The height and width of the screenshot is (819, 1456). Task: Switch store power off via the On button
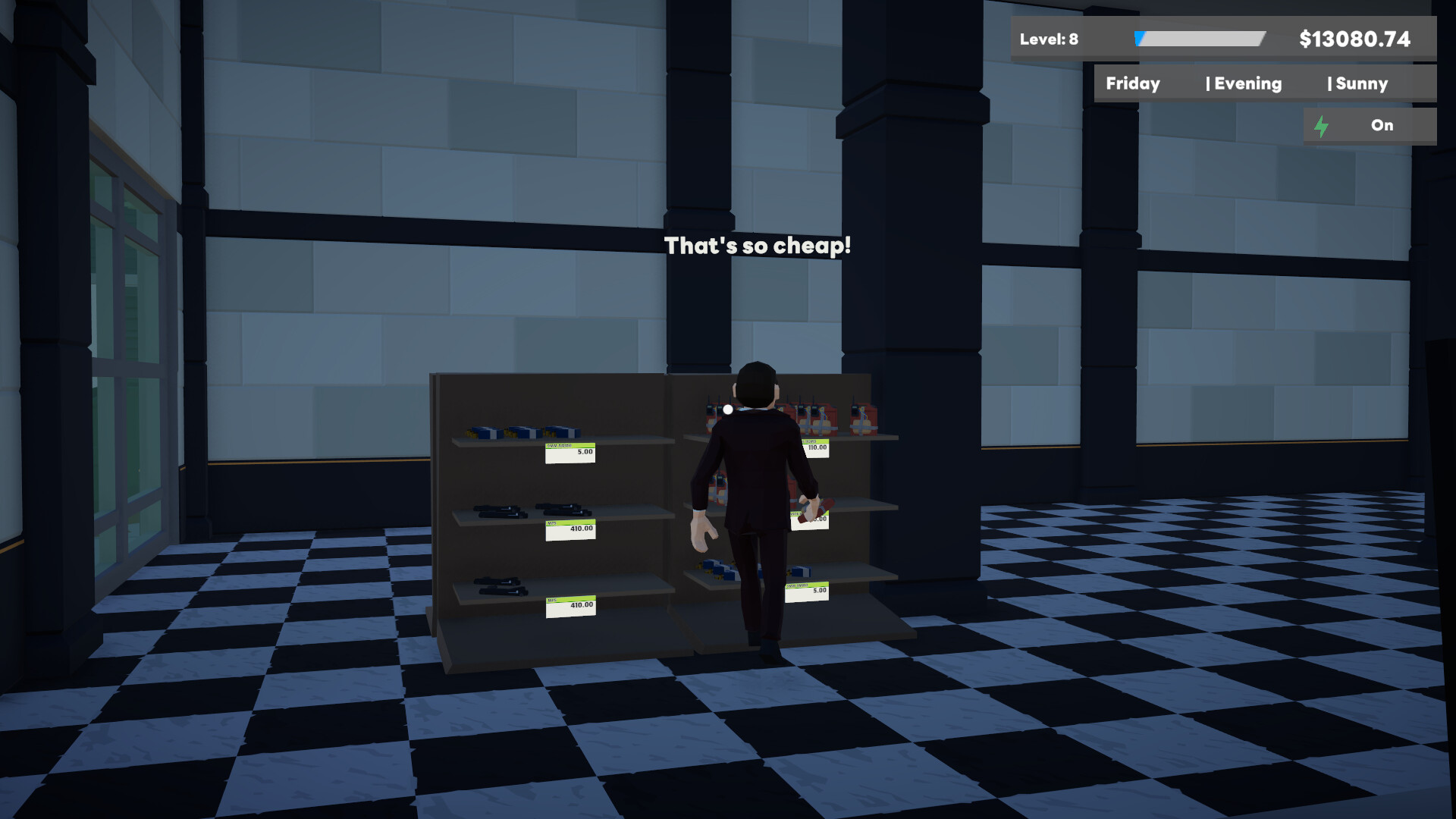pos(1381,125)
